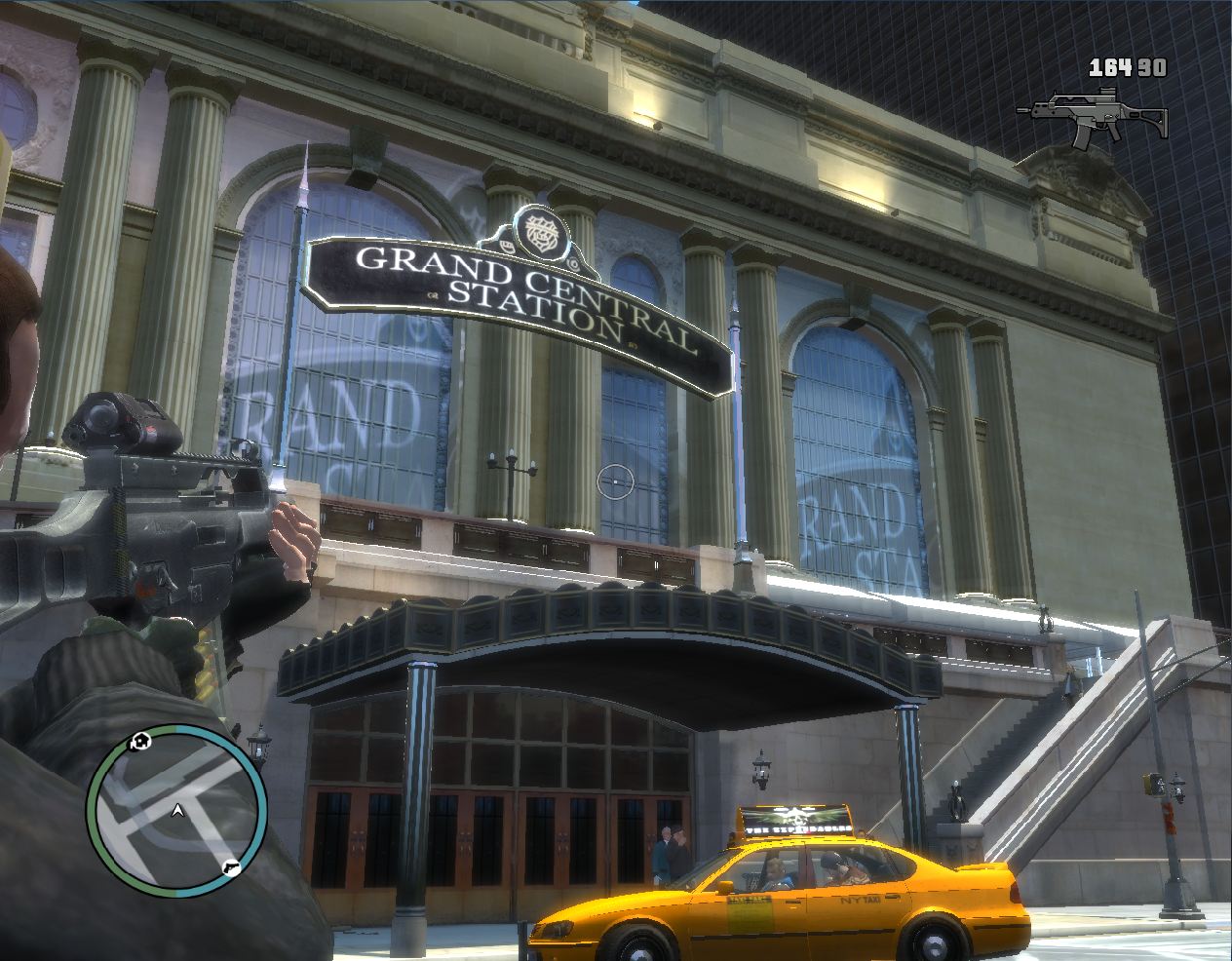Screen dimensions: 1232x961
Task: Open the circular radar minimap
Action: [176, 810]
